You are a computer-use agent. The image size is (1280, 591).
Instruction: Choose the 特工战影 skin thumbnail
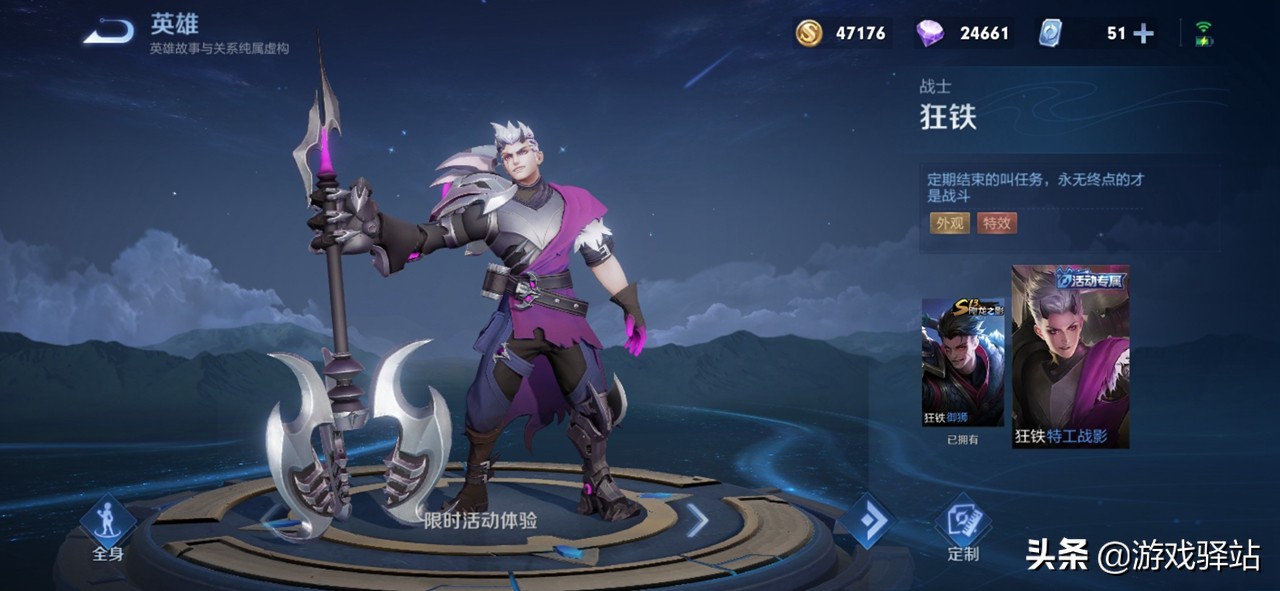pyautogui.click(x=1070, y=357)
